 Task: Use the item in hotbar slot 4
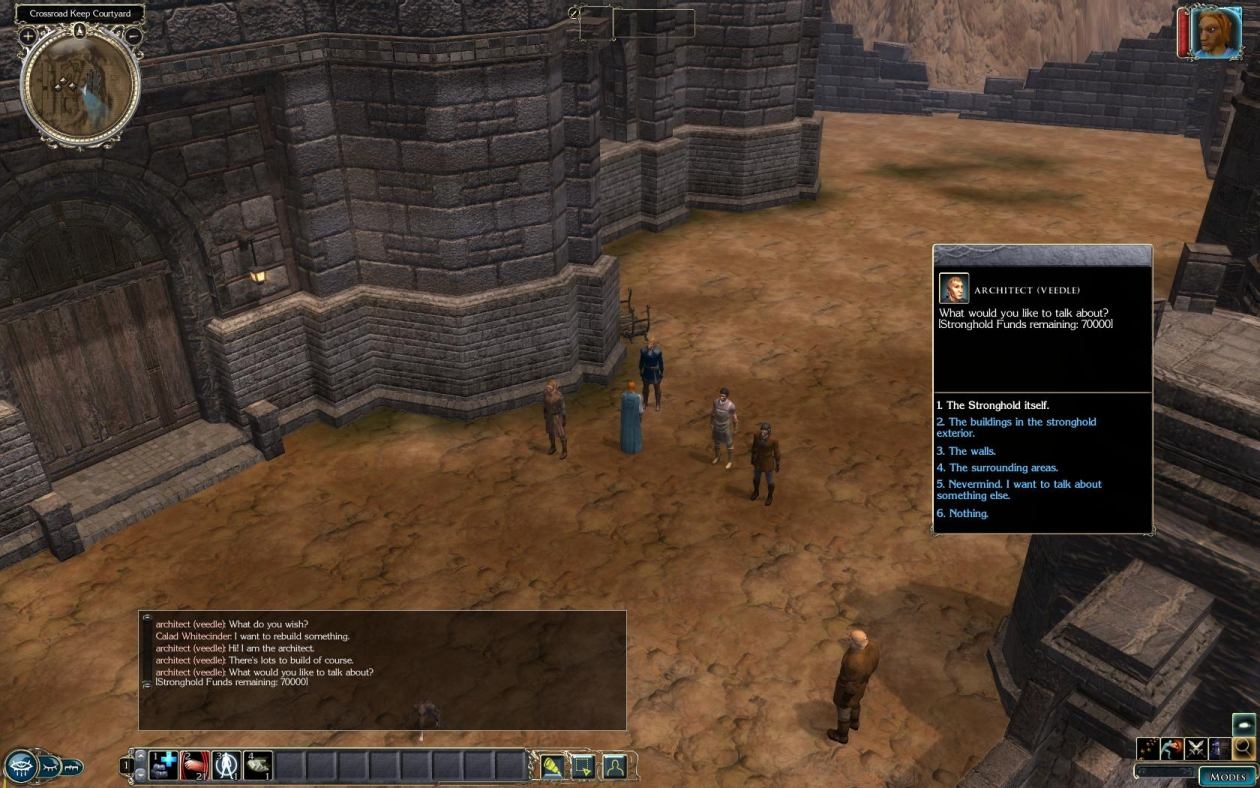click(257, 766)
